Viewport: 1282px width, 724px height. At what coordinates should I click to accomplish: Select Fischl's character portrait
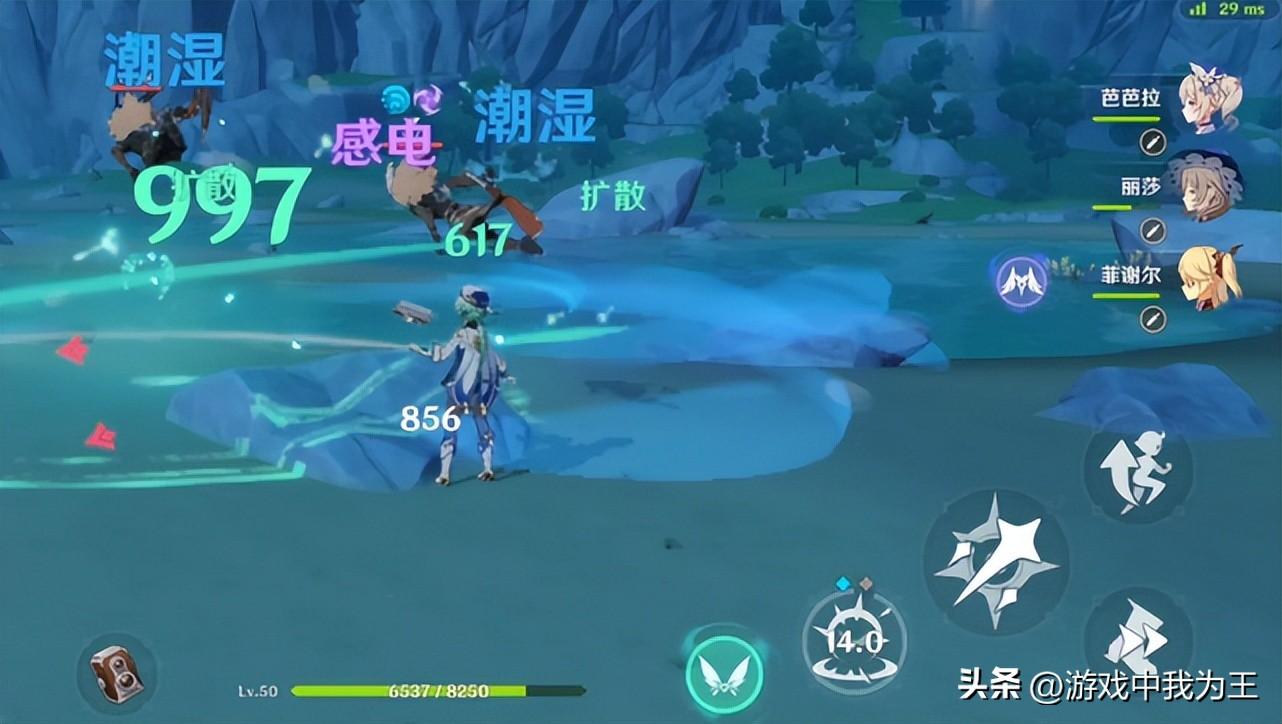click(x=1206, y=280)
